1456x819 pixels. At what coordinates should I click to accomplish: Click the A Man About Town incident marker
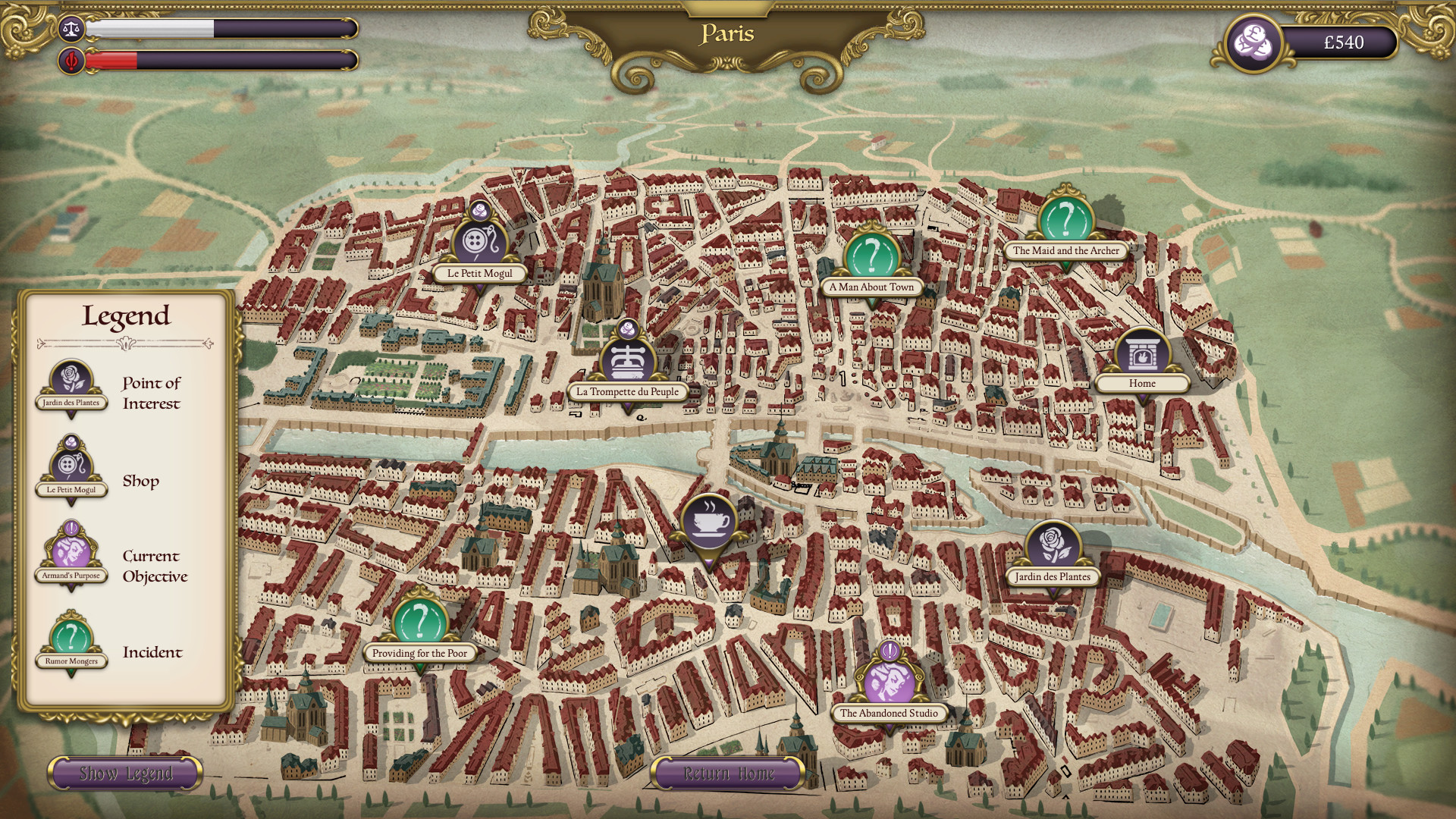[x=872, y=257]
